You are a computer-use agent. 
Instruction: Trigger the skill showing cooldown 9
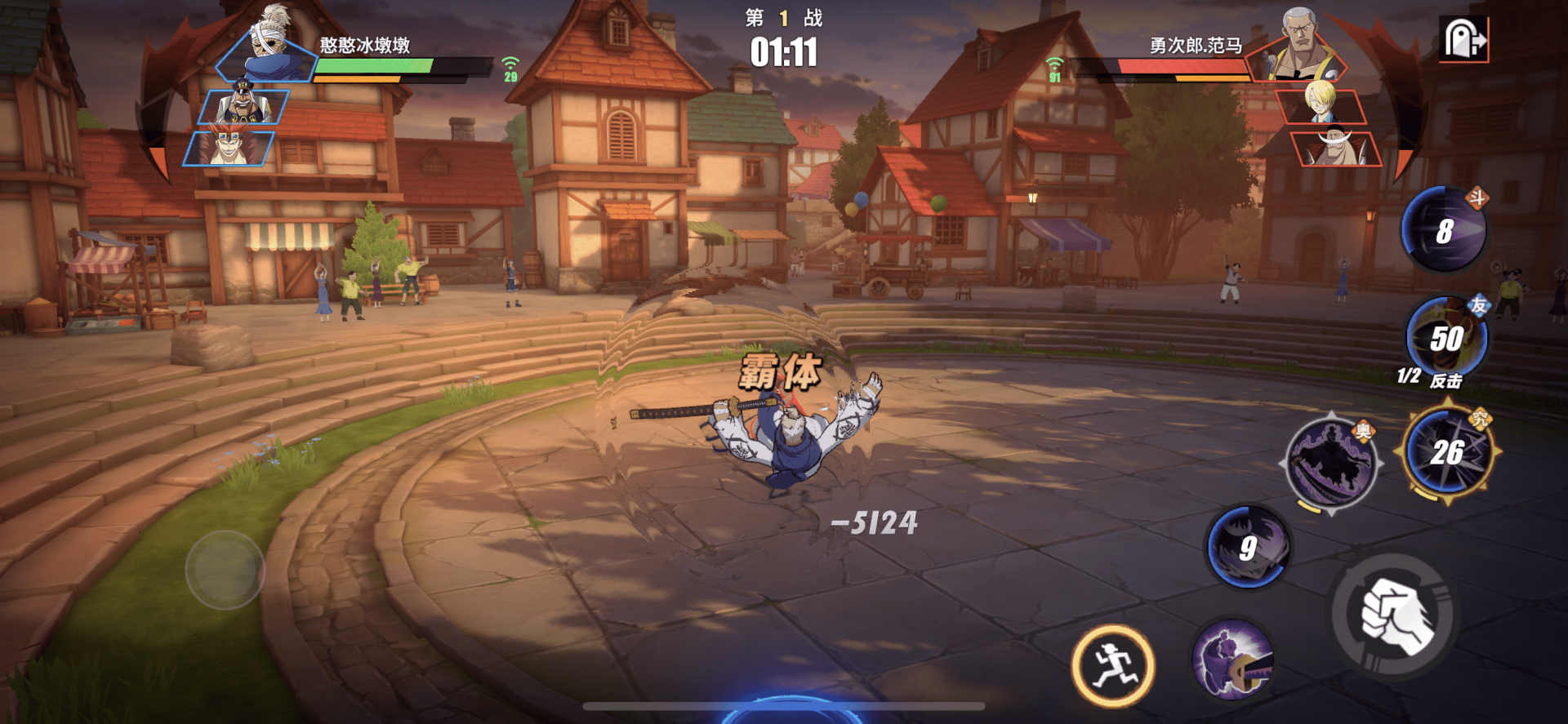point(1247,547)
